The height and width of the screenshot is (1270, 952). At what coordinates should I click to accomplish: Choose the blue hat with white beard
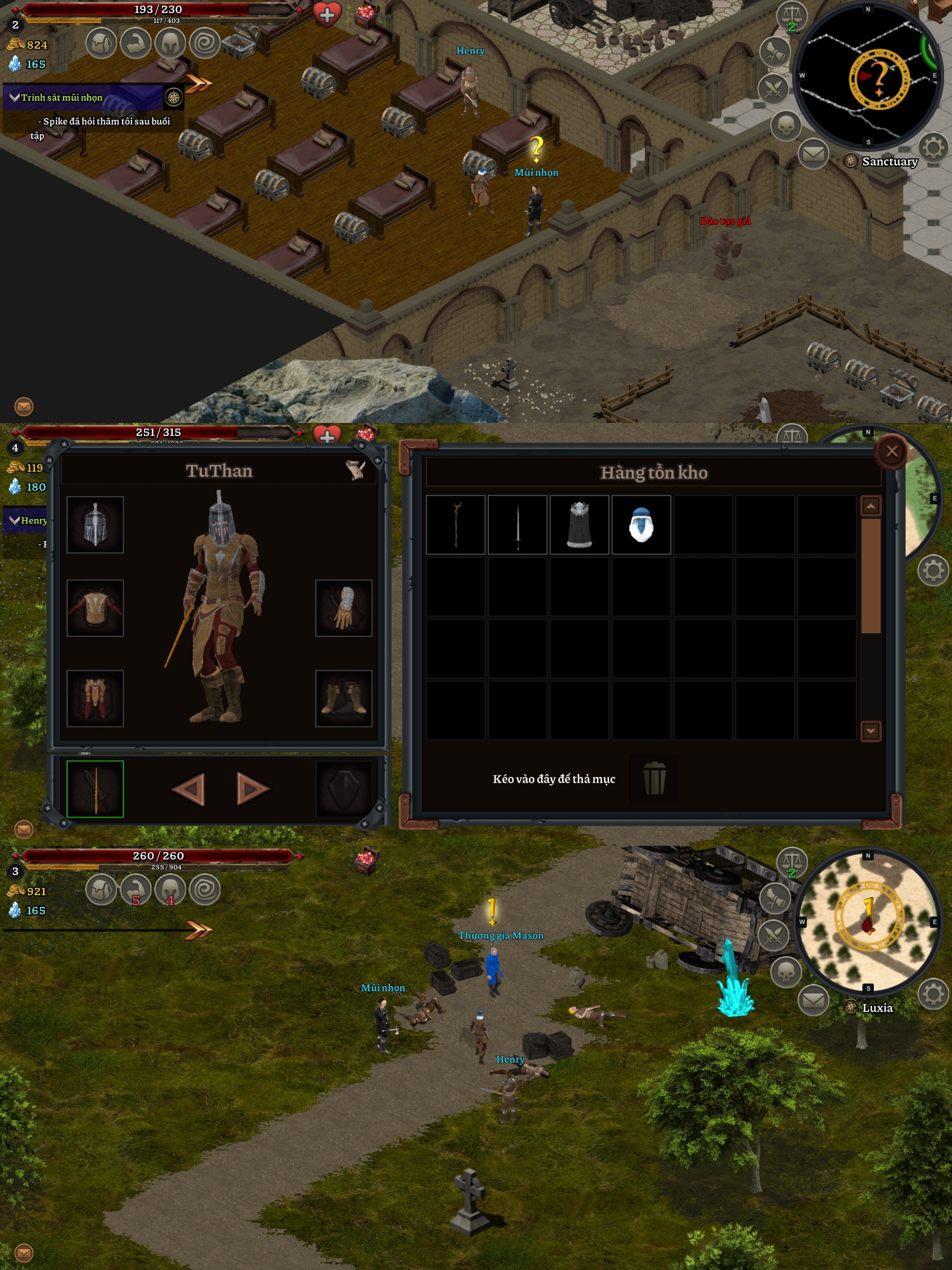click(641, 524)
